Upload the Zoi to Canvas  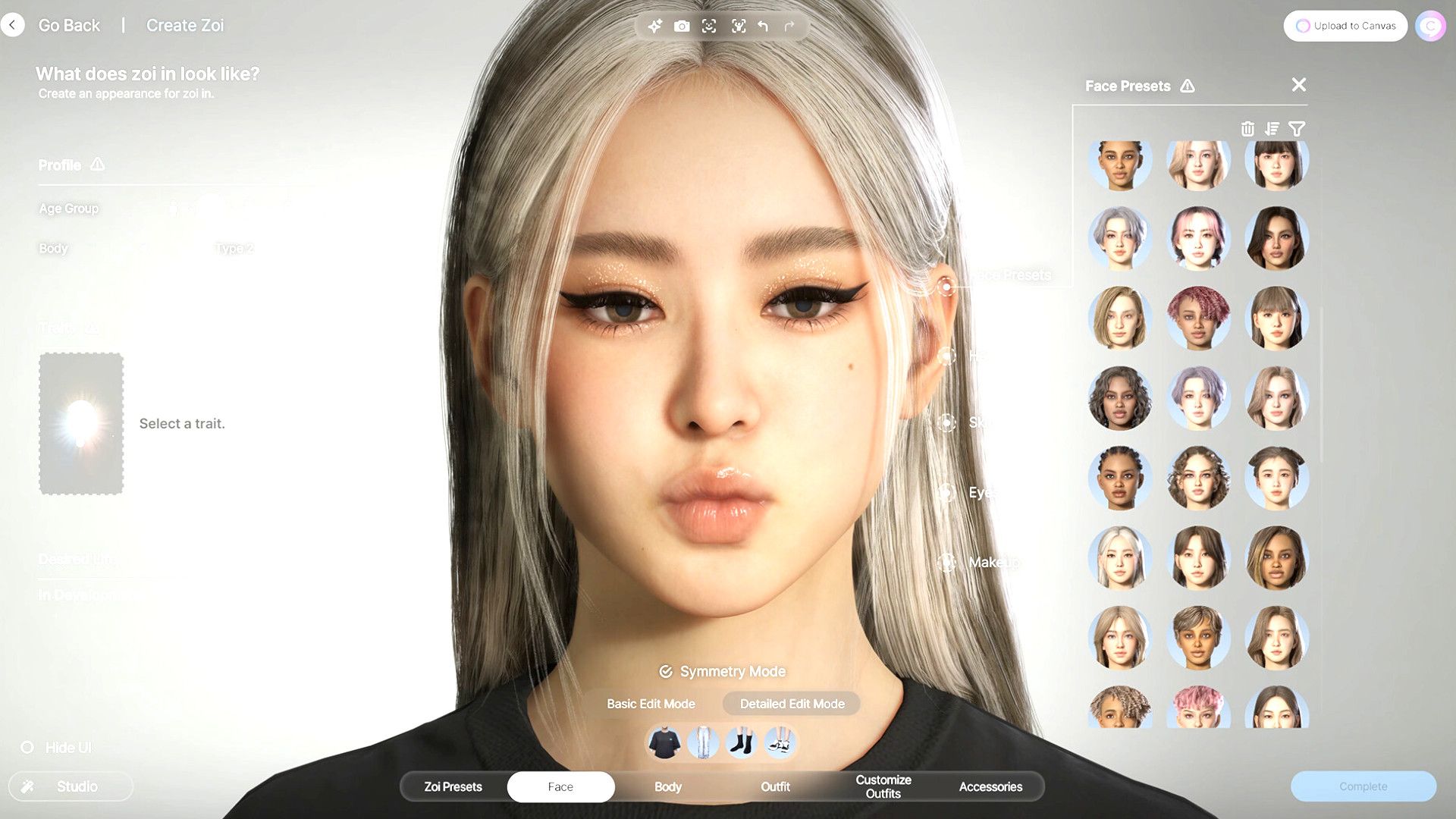(x=1345, y=26)
